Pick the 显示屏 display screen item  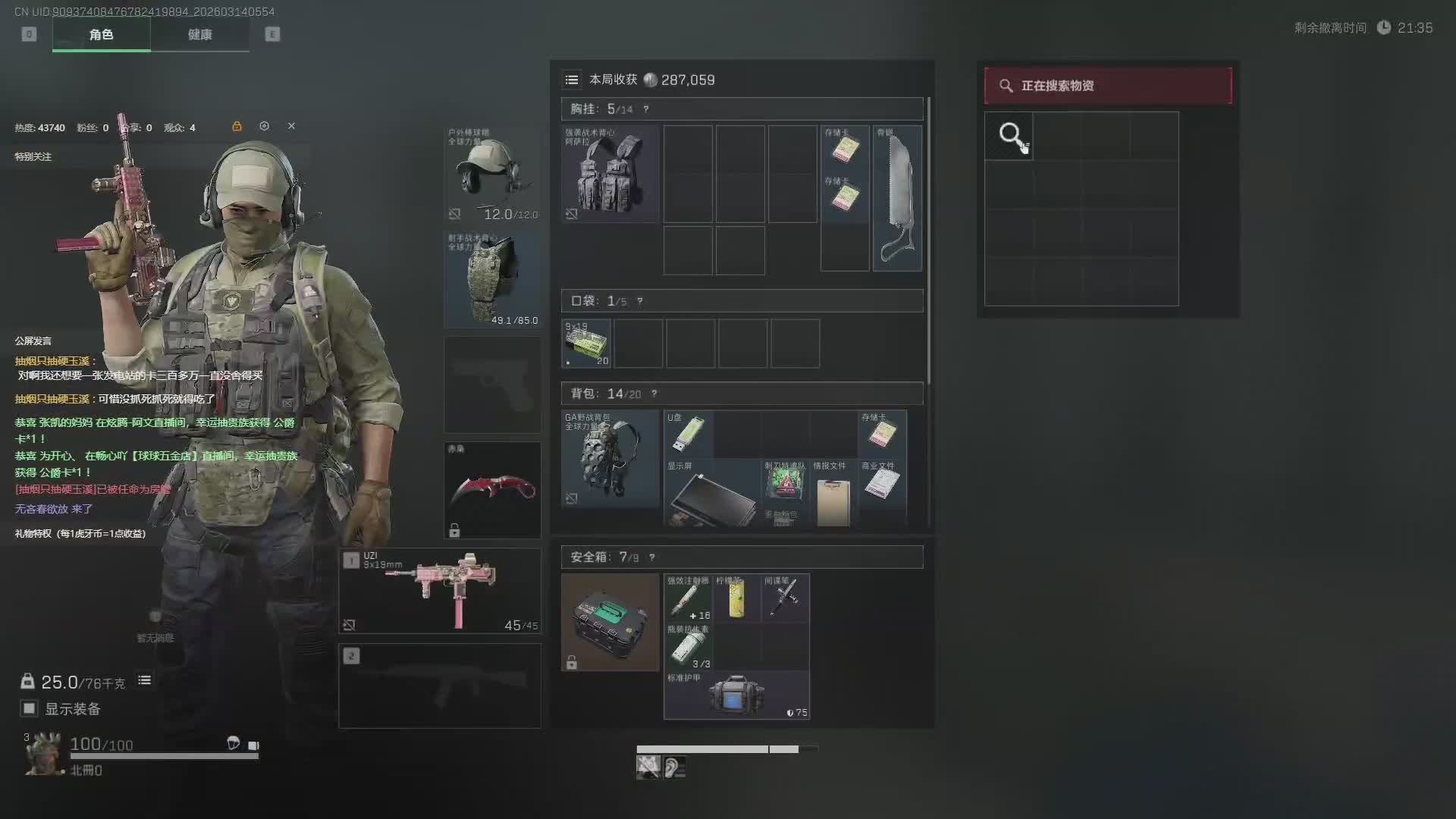pos(711,493)
